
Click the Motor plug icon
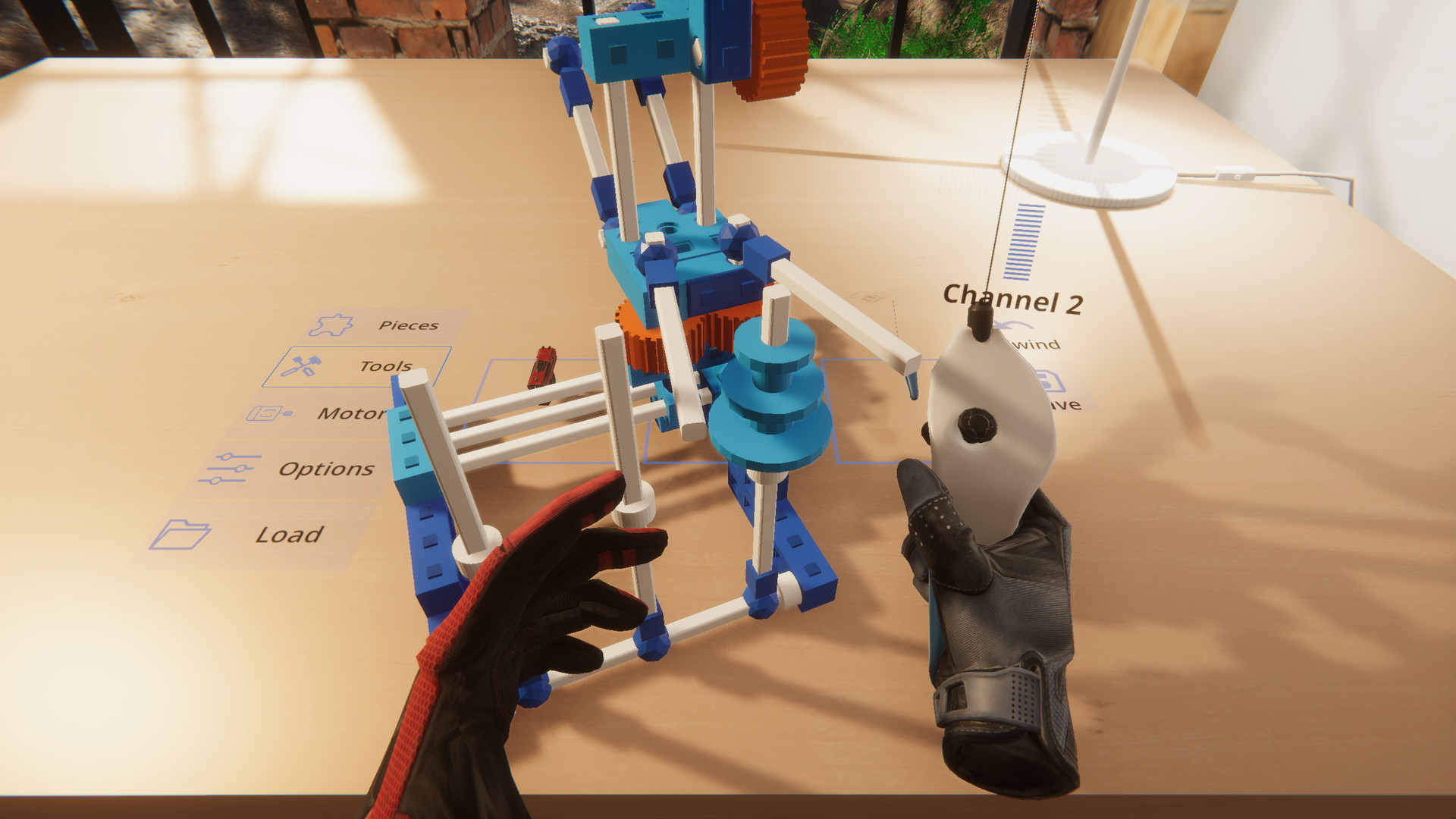264,413
